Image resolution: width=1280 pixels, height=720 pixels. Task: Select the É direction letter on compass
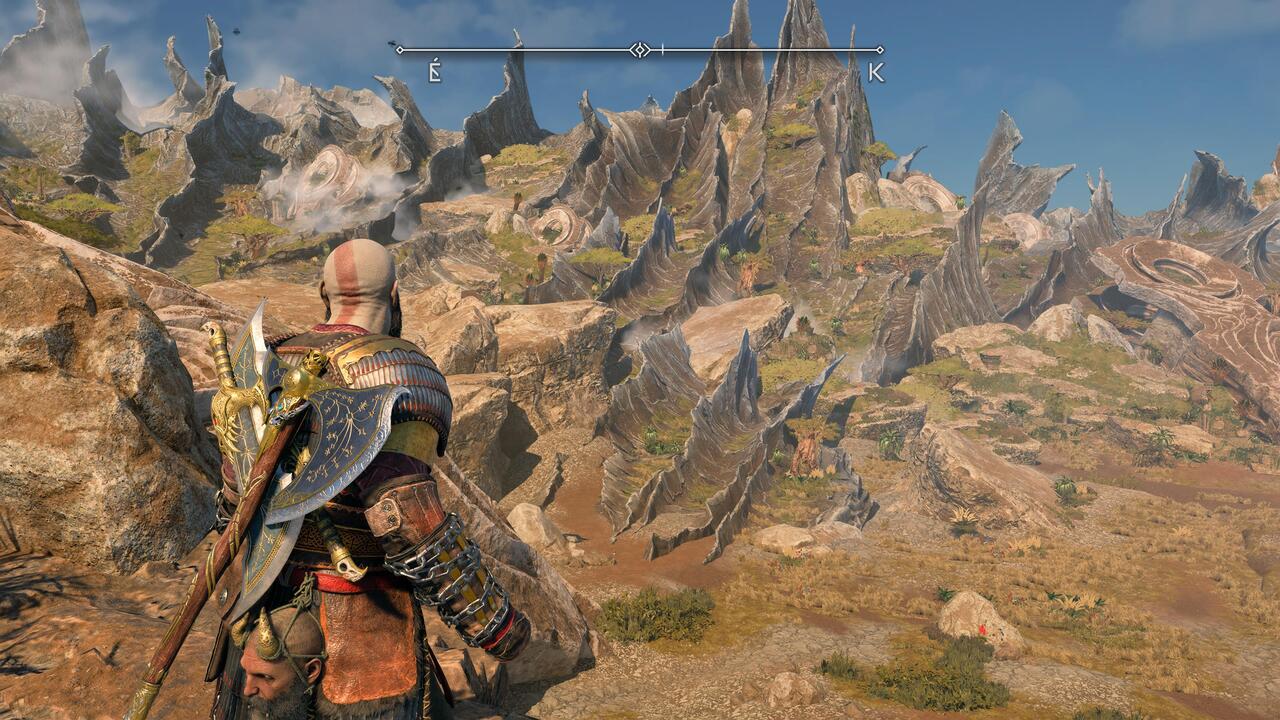tap(434, 71)
